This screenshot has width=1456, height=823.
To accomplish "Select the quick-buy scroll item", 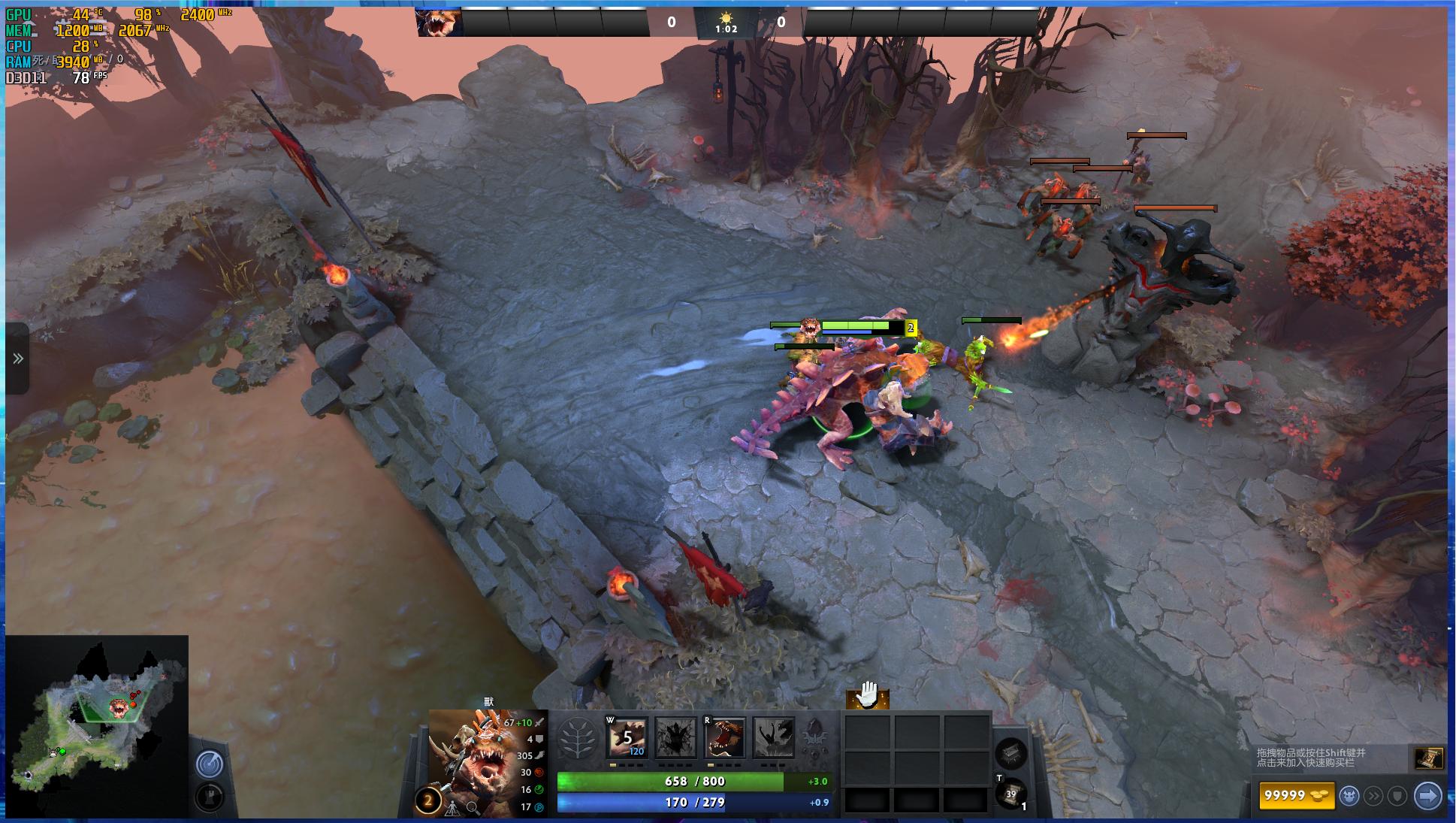I will click(x=1428, y=758).
